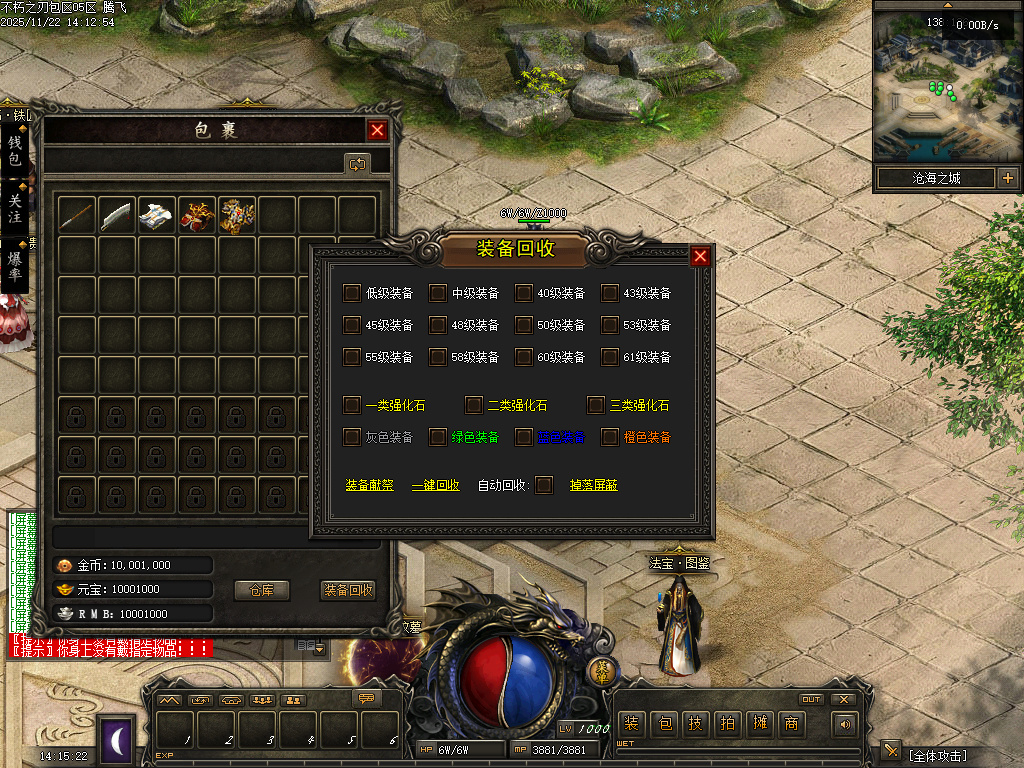Select the wooden spear item slot
This screenshot has width=1024, height=768.
pyautogui.click(x=77, y=215)
